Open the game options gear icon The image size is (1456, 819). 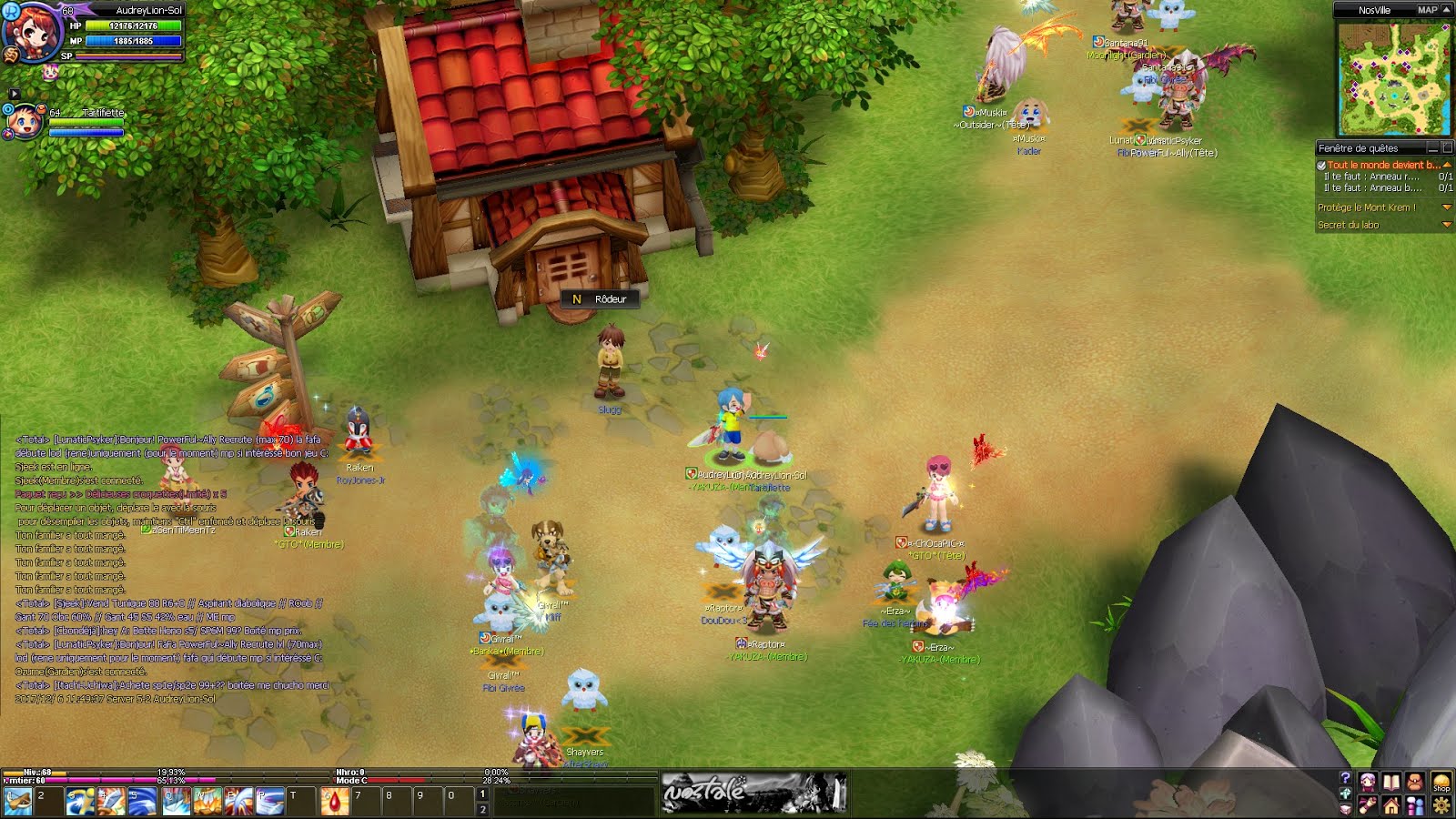click(x=1441, y=805)
